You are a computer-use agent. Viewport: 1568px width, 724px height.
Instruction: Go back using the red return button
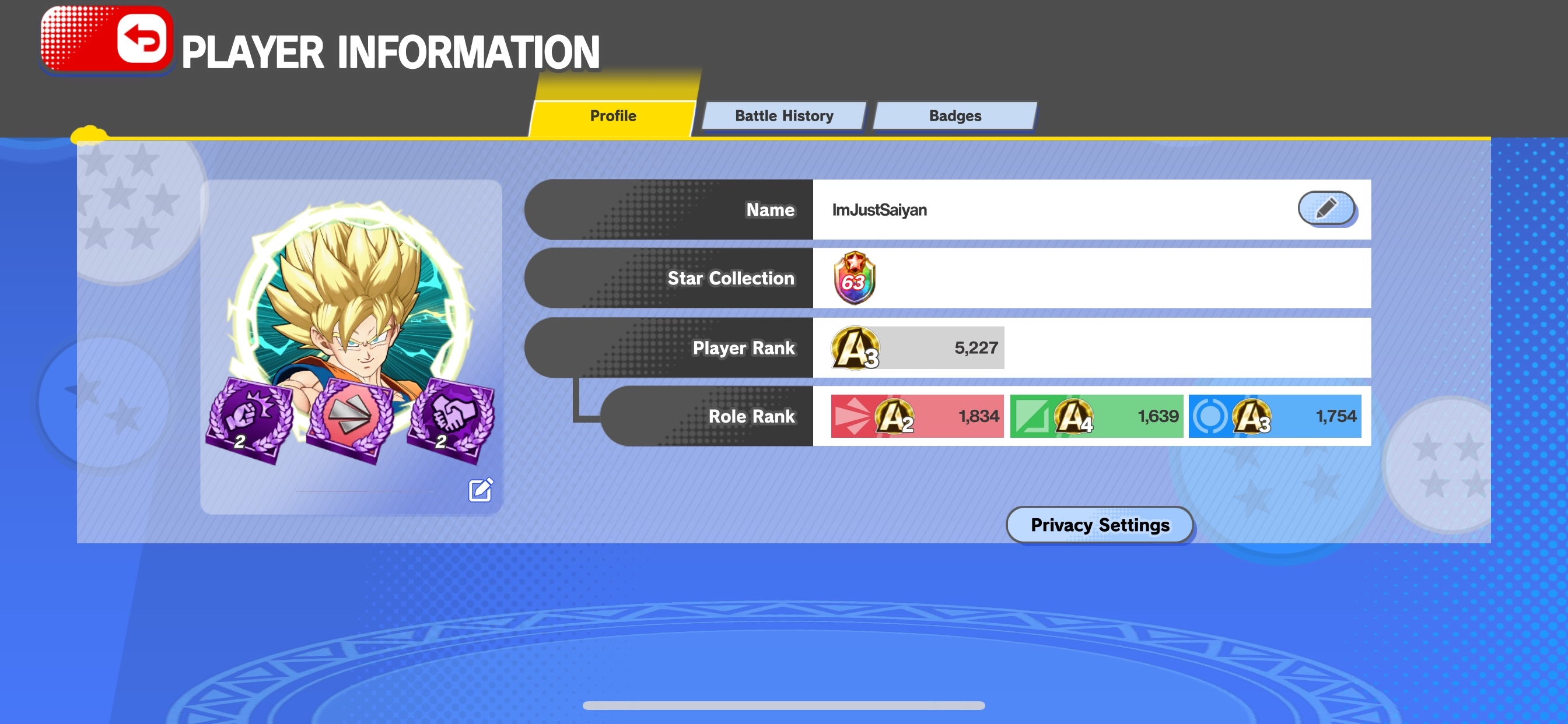pos(141,38)
